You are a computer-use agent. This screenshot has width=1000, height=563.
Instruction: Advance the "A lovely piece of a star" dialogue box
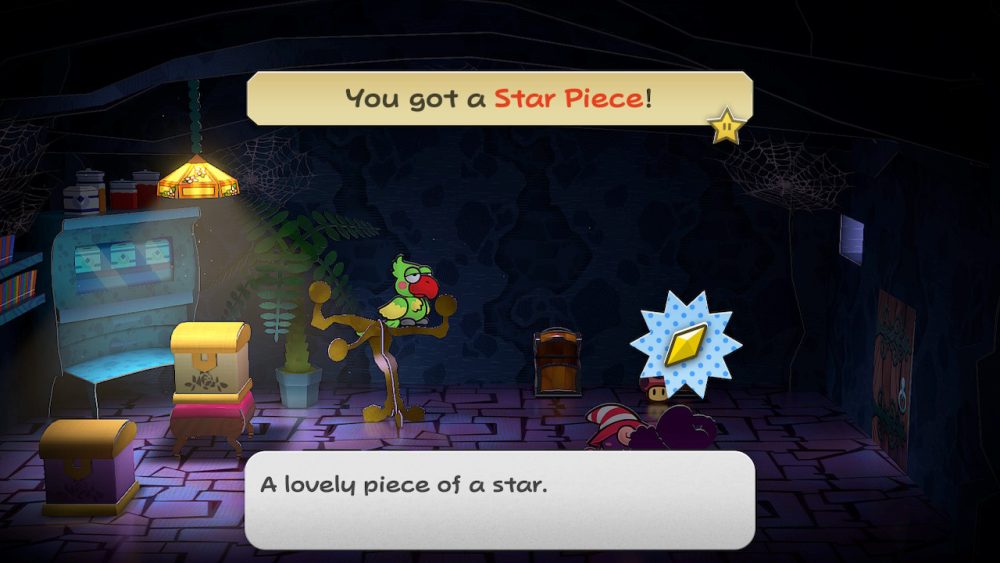tap(498, 499)
